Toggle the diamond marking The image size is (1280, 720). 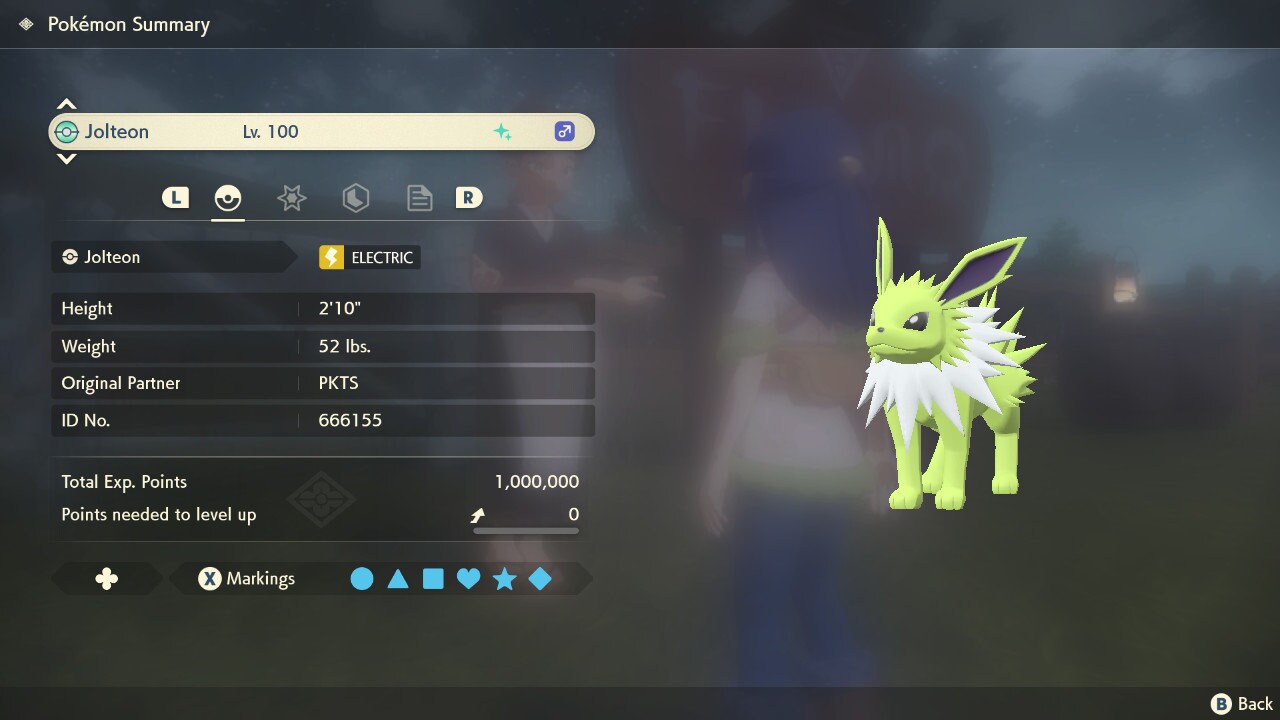coord(540,579)
